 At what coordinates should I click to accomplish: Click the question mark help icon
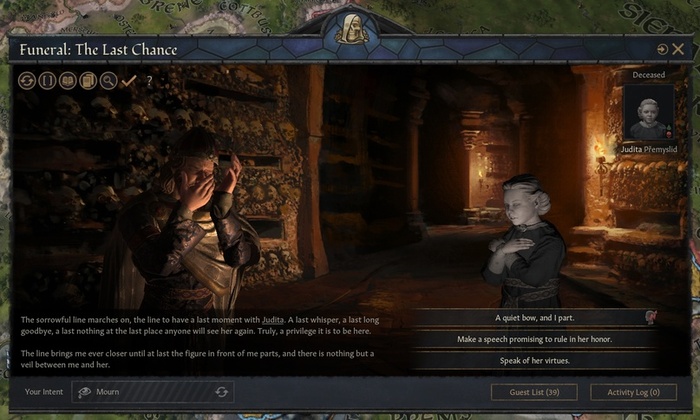click(x=149, y=81)
